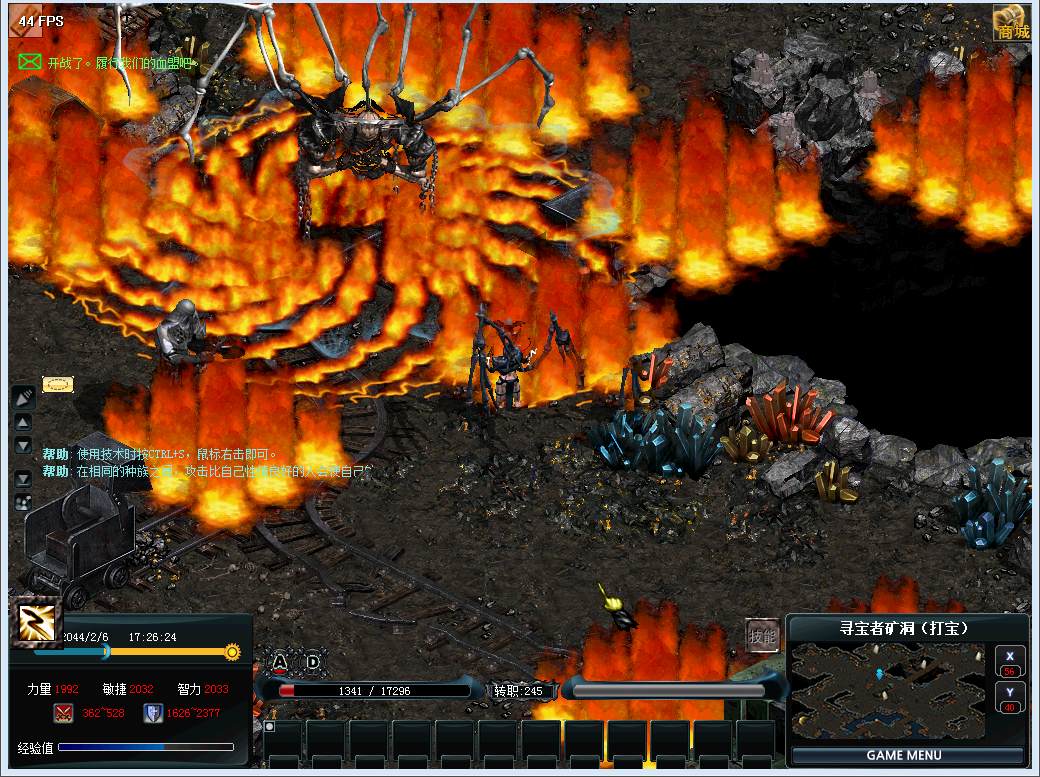Click the 技能 skills button
Viewport: 1040px width, 777px height.
pos(762,636)
